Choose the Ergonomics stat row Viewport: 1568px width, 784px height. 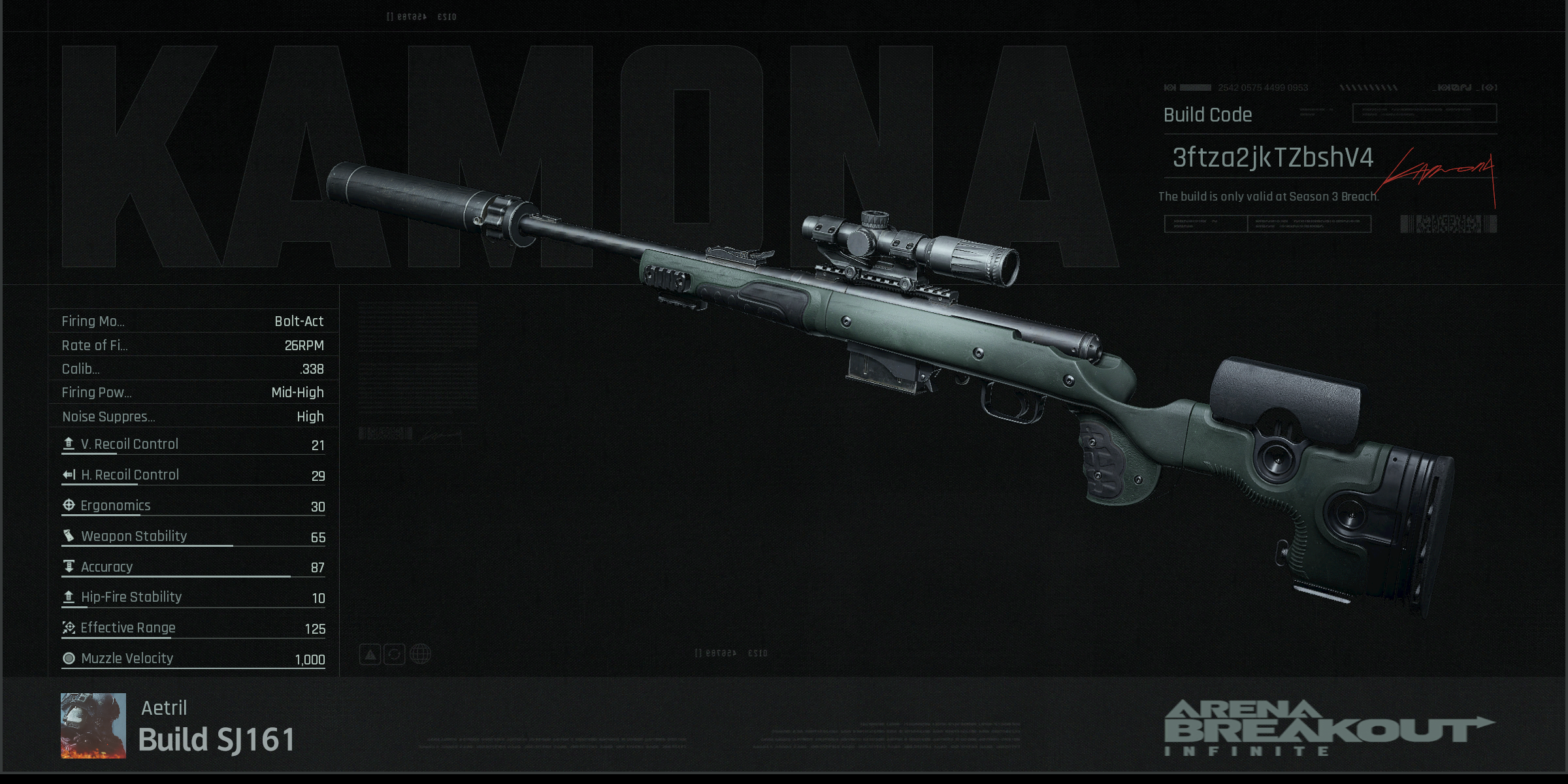193,506
